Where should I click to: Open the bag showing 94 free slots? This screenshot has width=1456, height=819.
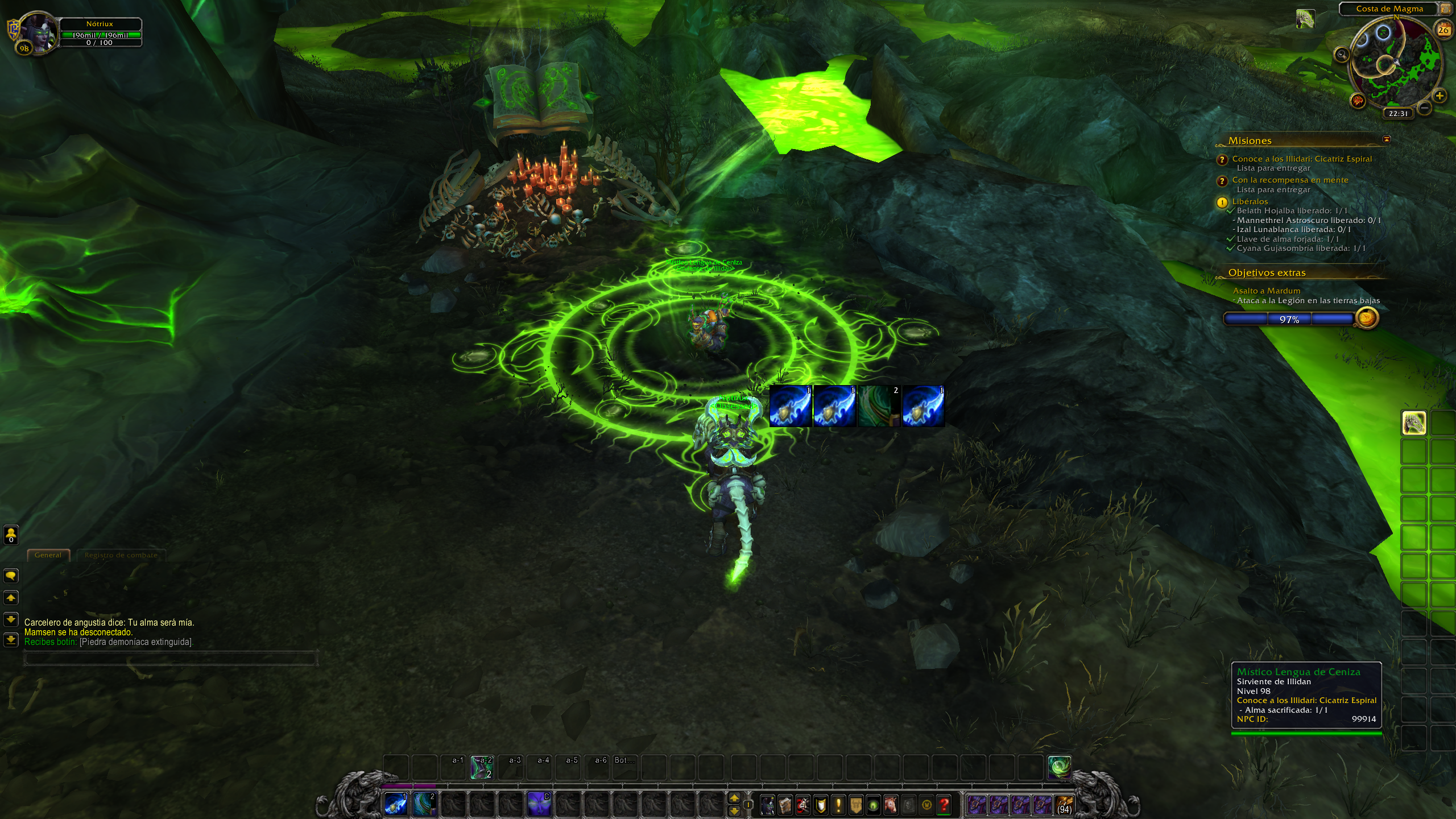[x=1064, y=805]
